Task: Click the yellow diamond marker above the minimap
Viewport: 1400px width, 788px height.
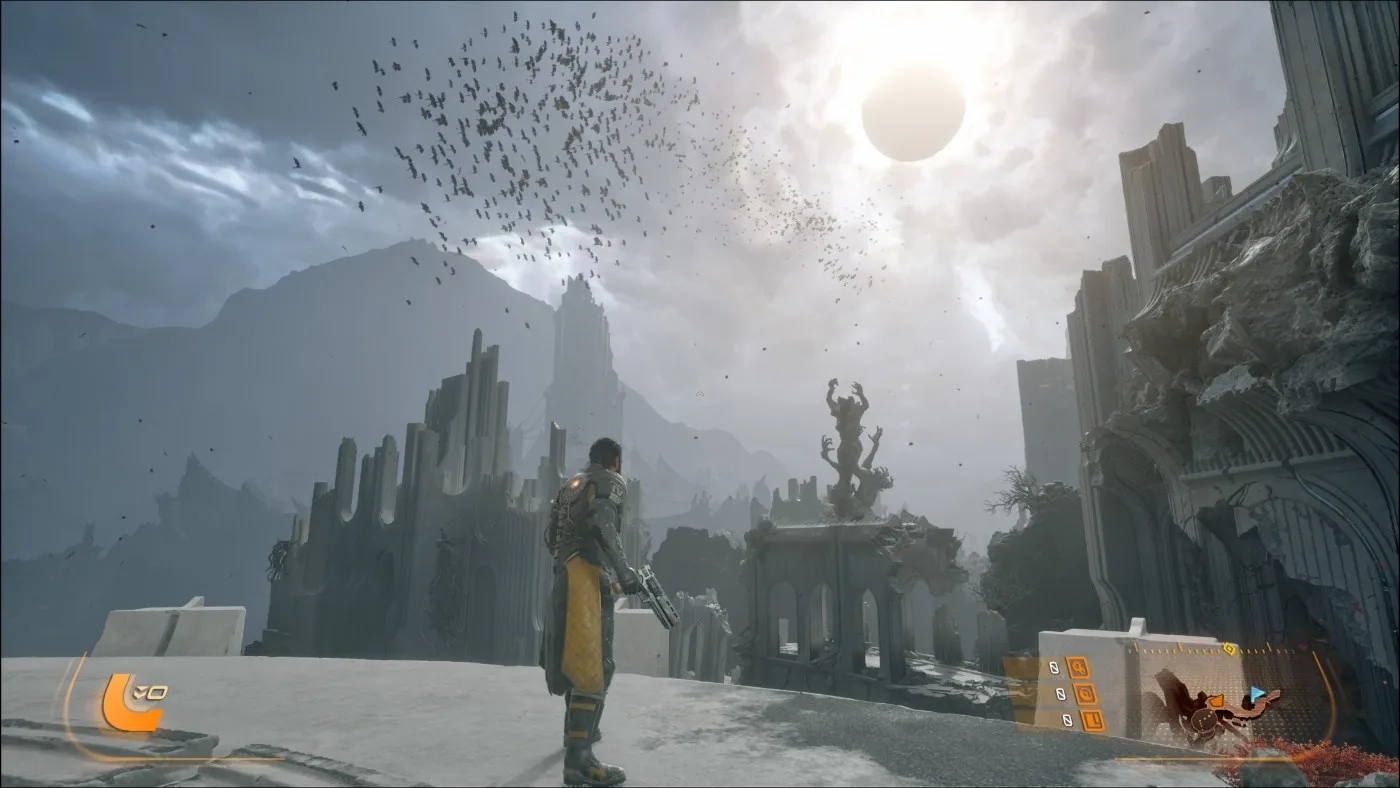Action: (1229, 649)
